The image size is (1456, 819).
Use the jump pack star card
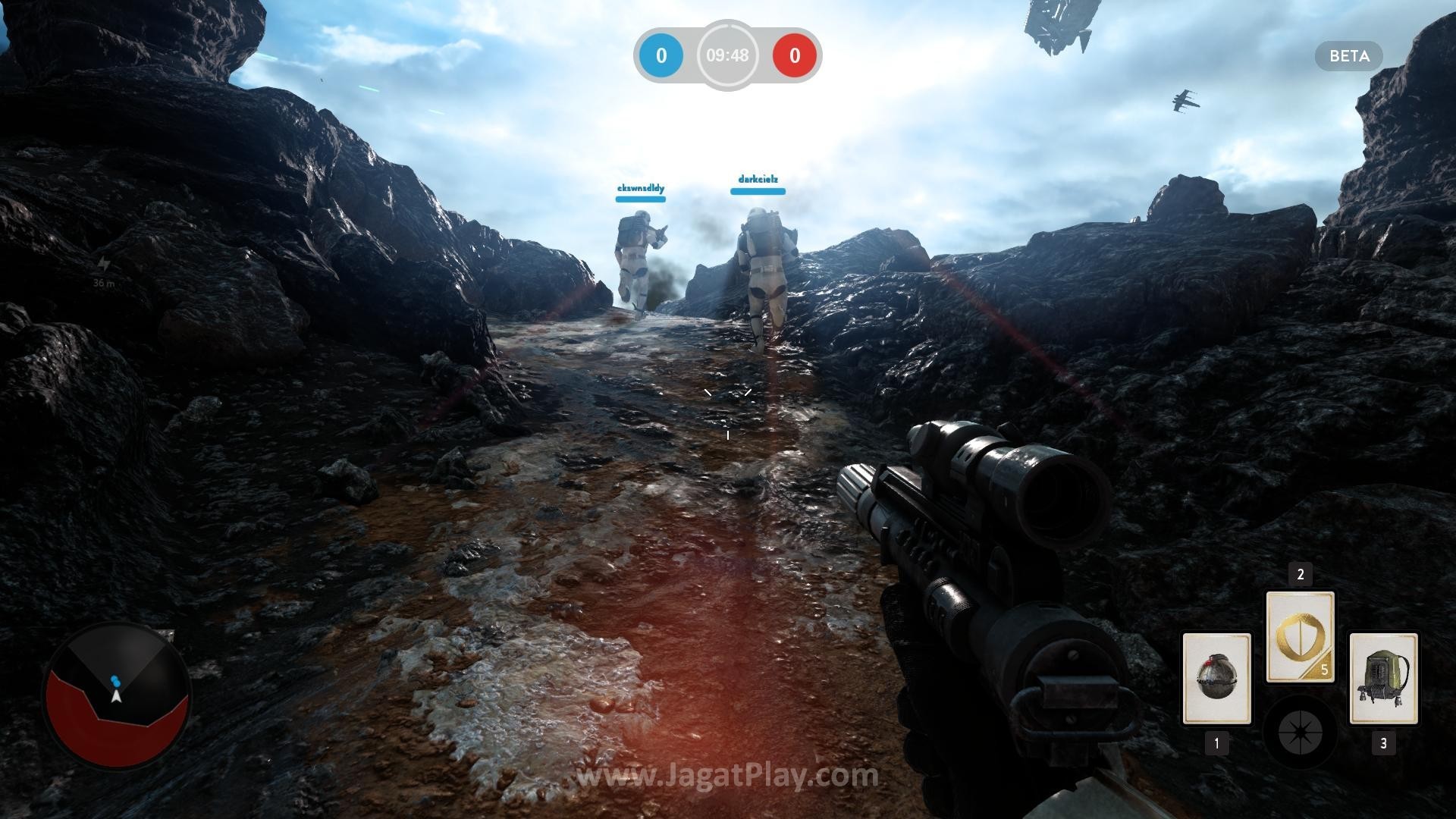[1383, 678]
